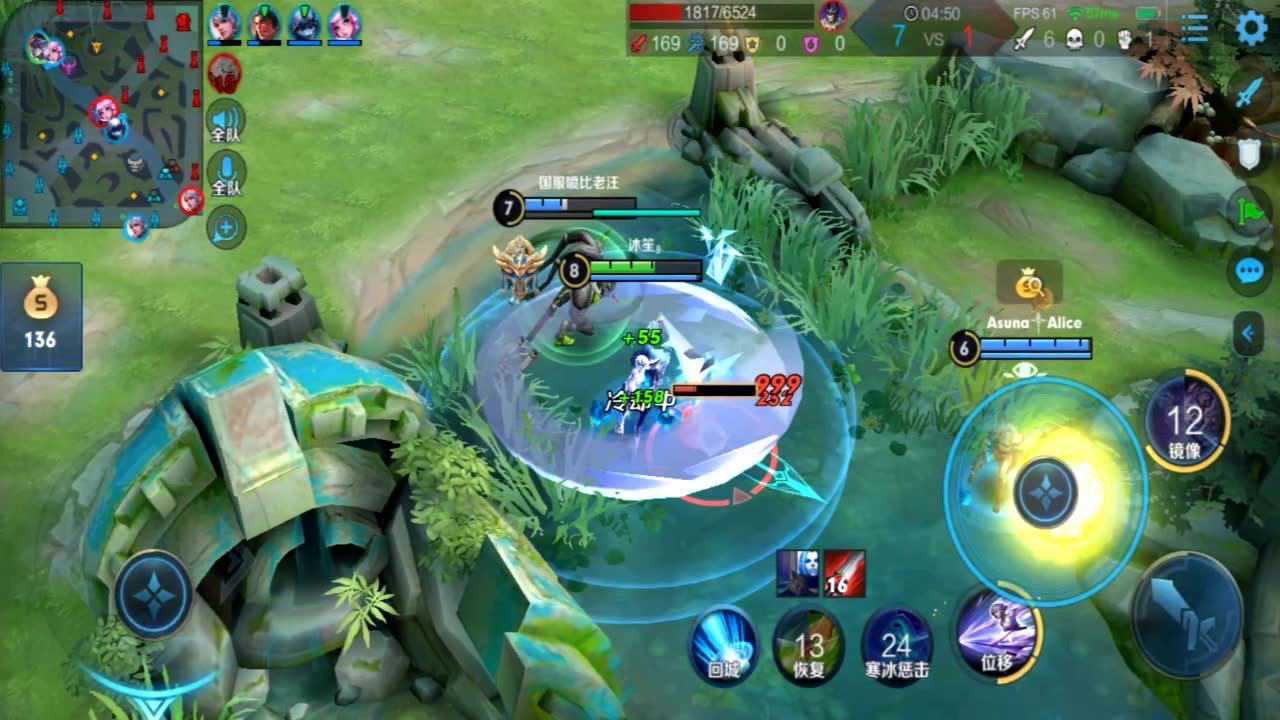
Task: Use the 恢复 heal ability
Action: coord(808,645)
